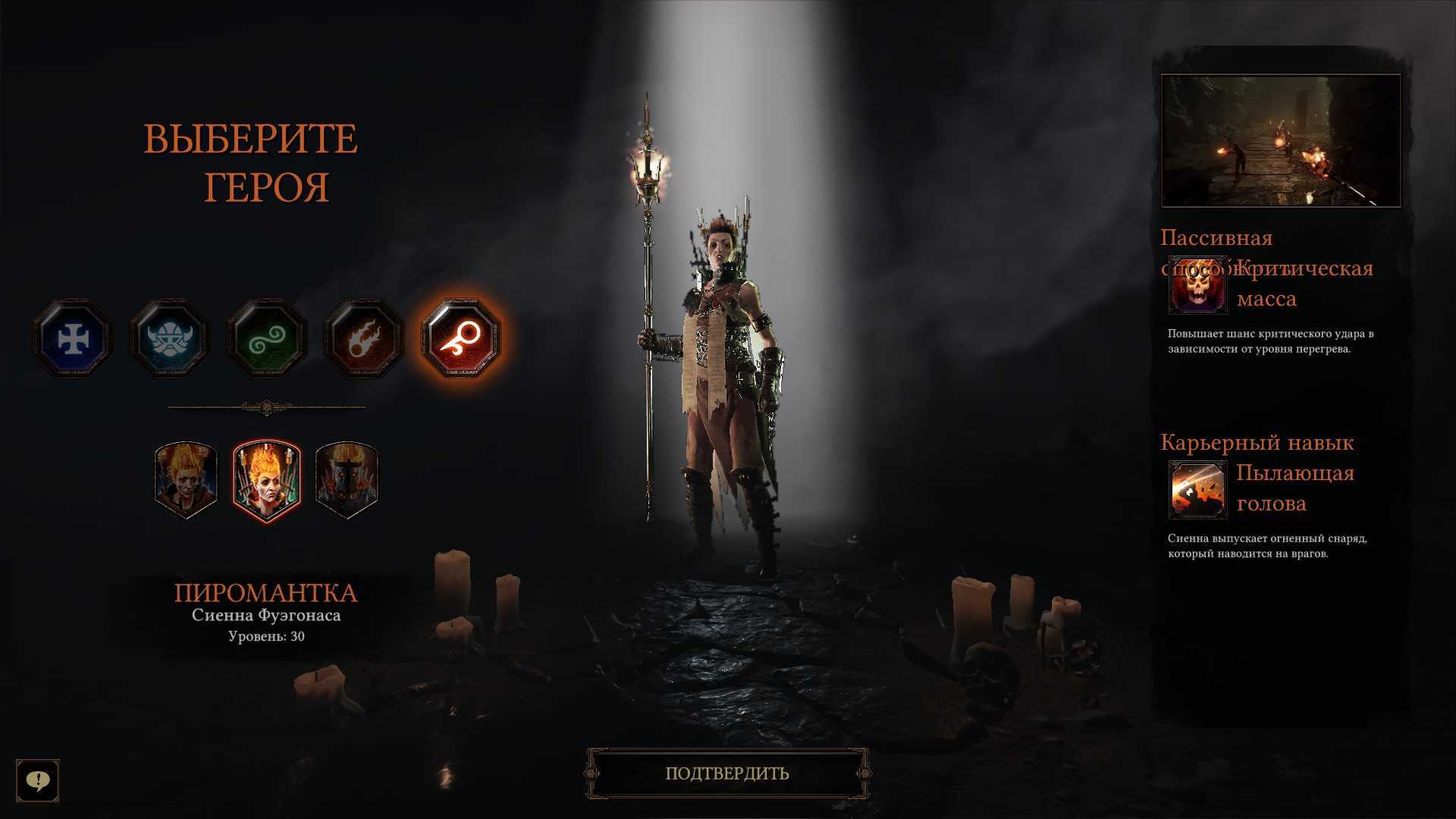This screenshot has height=819, width=1456.
Task: Select the green swirl hero icon
Action: tap(266, 339)
